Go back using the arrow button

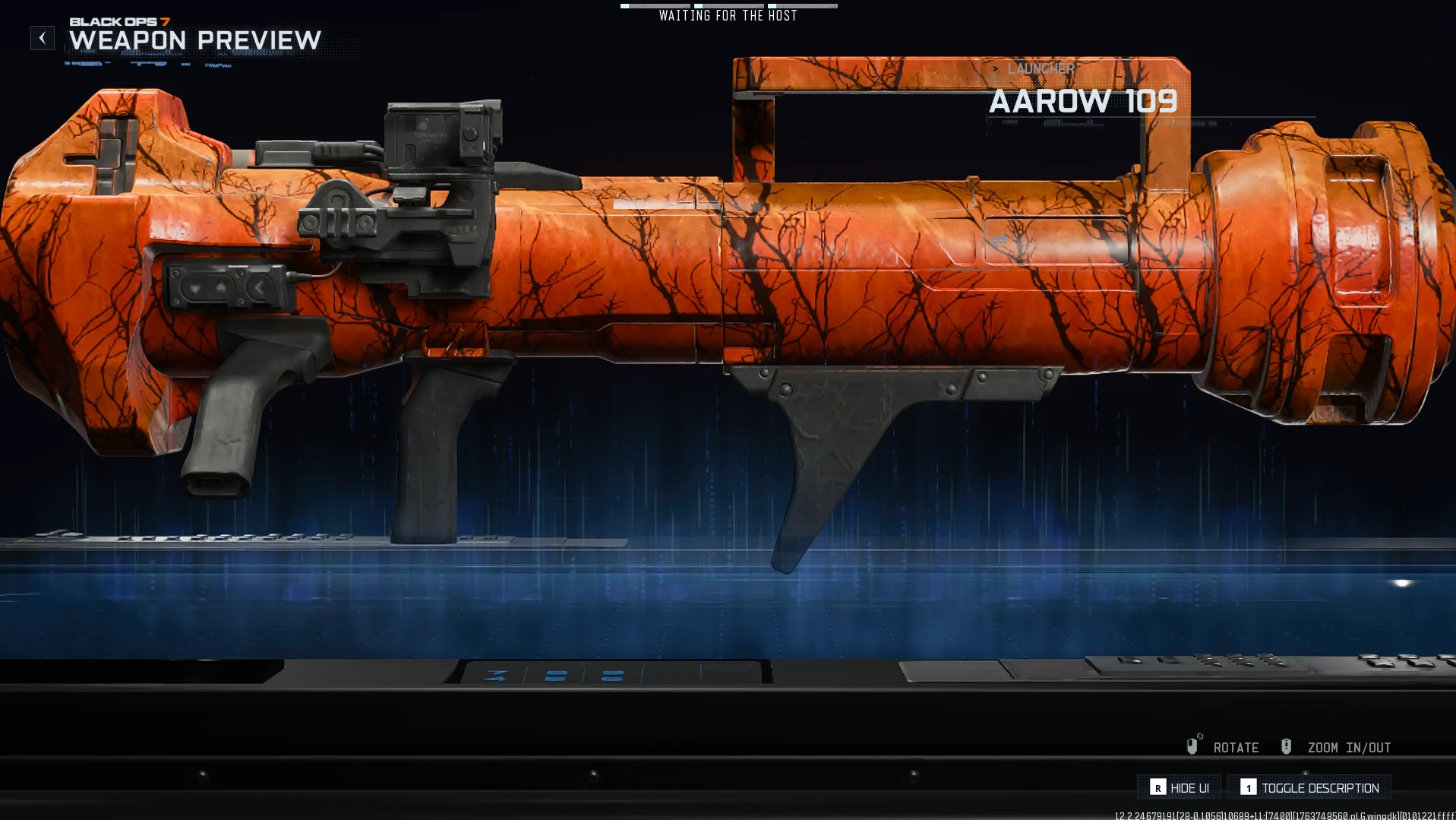43,38
